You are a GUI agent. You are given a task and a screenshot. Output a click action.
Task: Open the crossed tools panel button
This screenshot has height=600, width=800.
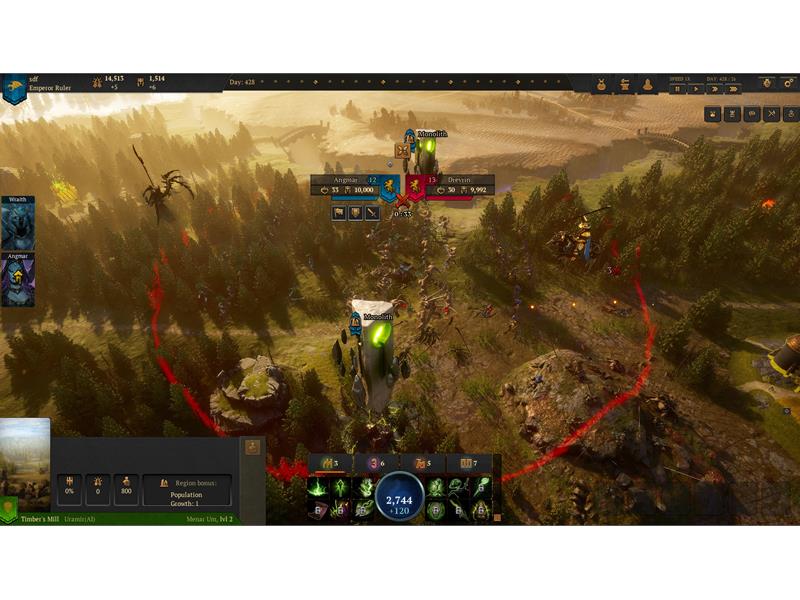tap(771, 114)
